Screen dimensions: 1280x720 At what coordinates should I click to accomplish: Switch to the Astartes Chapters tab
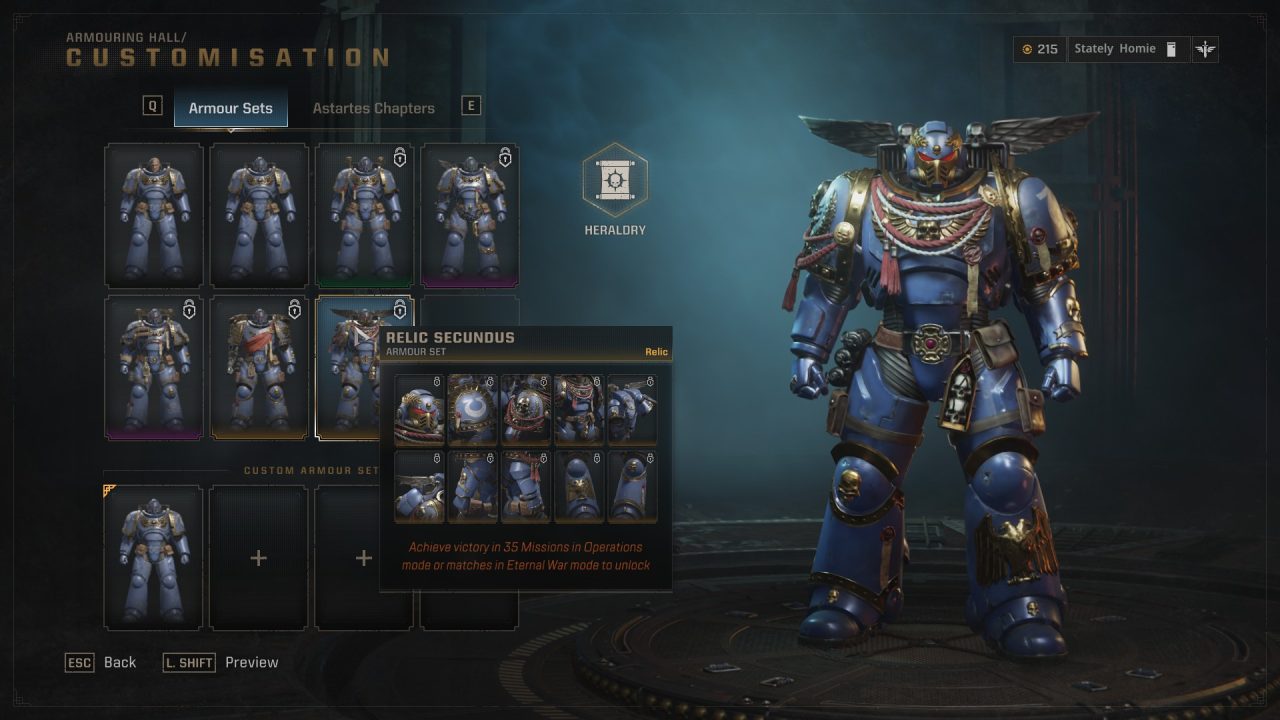(374, 107)
